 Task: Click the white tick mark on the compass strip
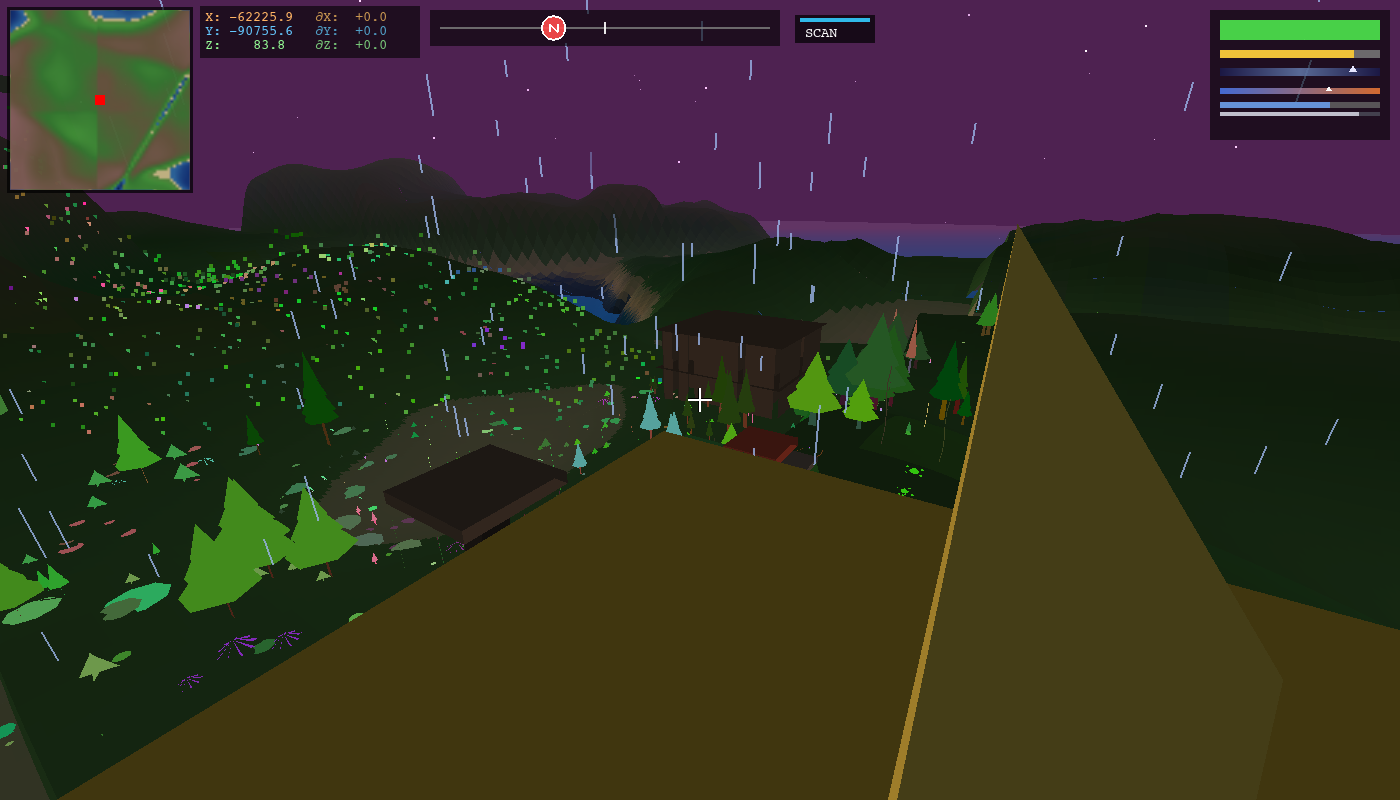pos(604,28)
